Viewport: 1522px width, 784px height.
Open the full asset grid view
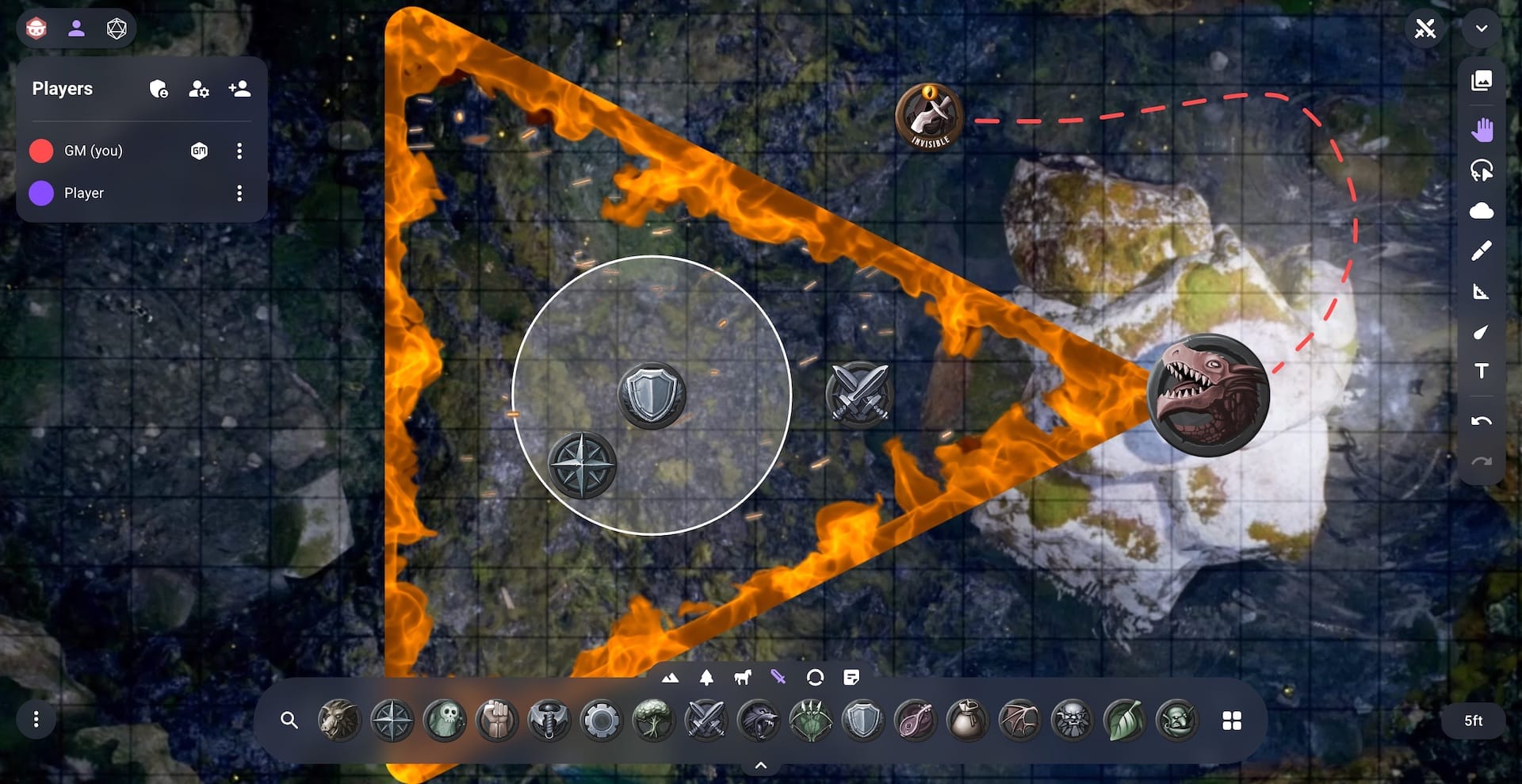click(x=1231, y=721)
